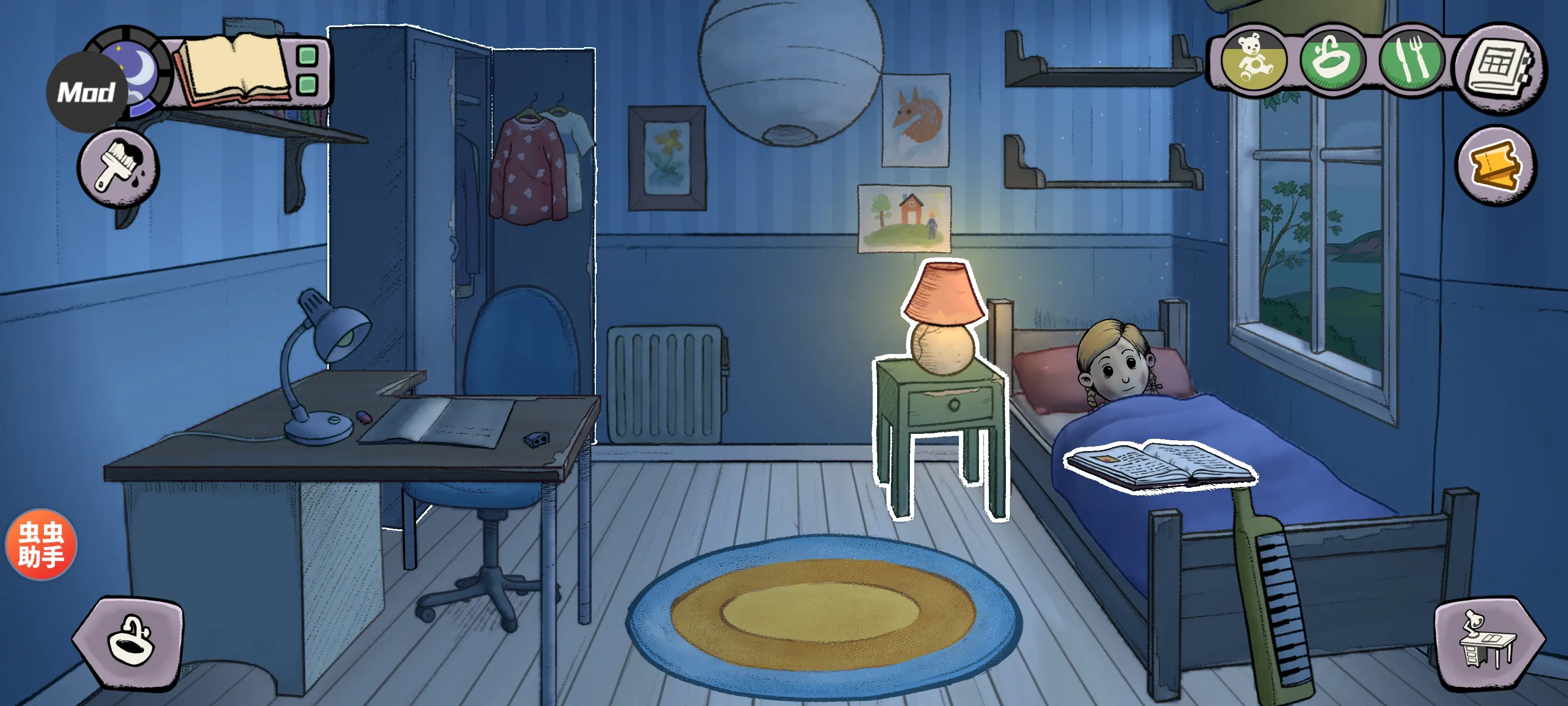Select the highlighted storybook on the bed
This screenshot has height=706, width=1568.
(x=1160, y=464)
